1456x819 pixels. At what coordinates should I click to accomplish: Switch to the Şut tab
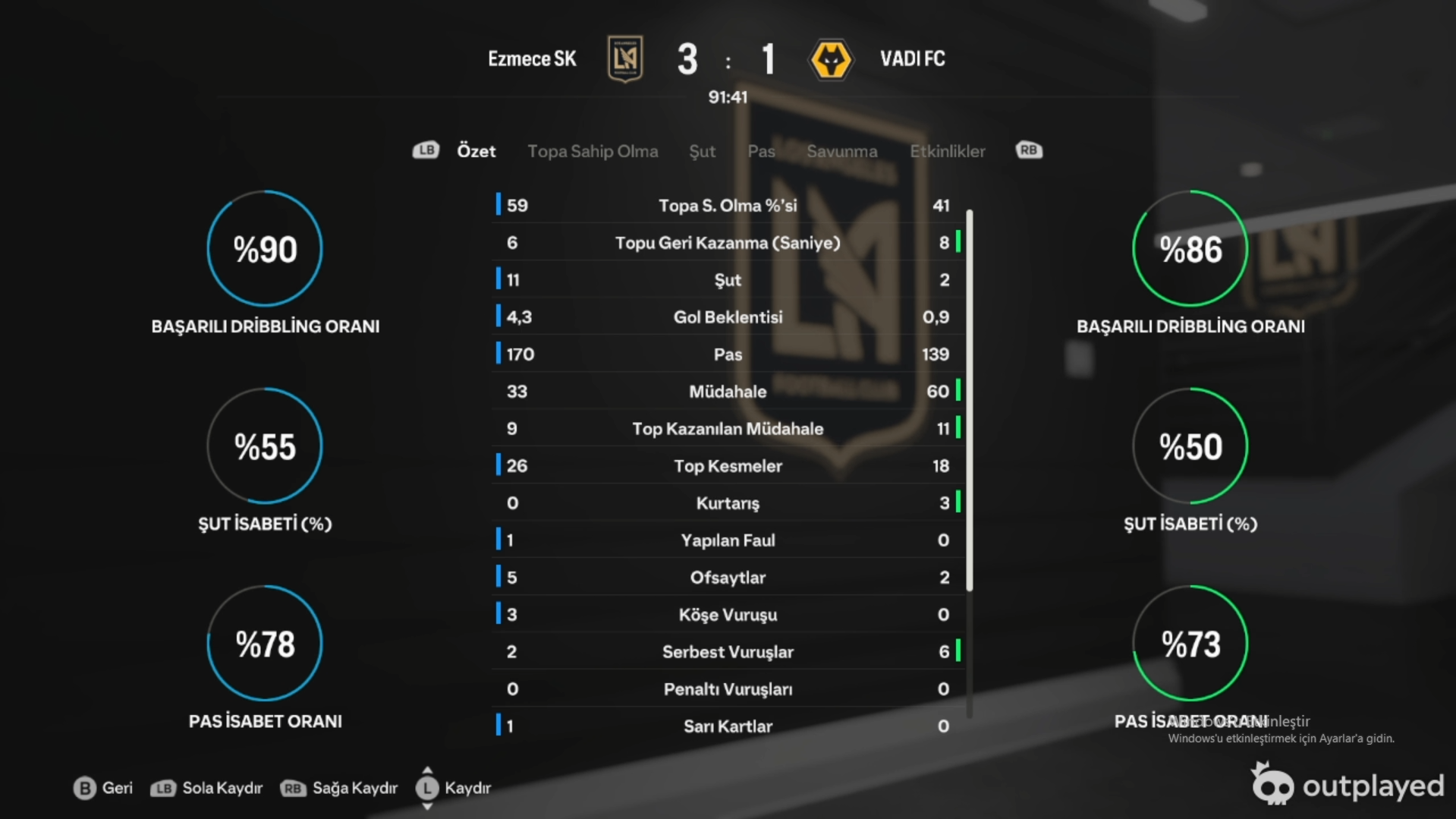click(702, 151)
